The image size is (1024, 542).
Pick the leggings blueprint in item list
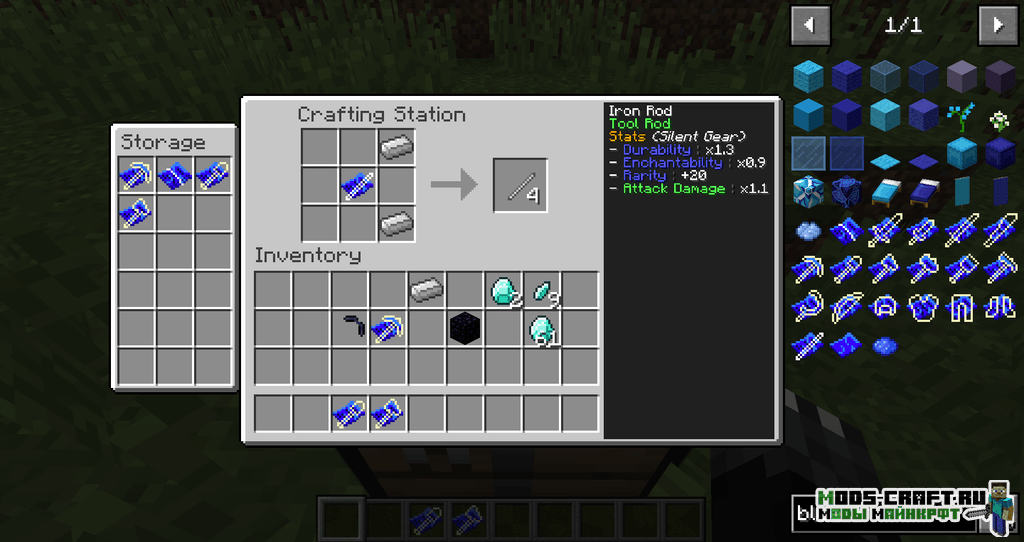point(961,306)
